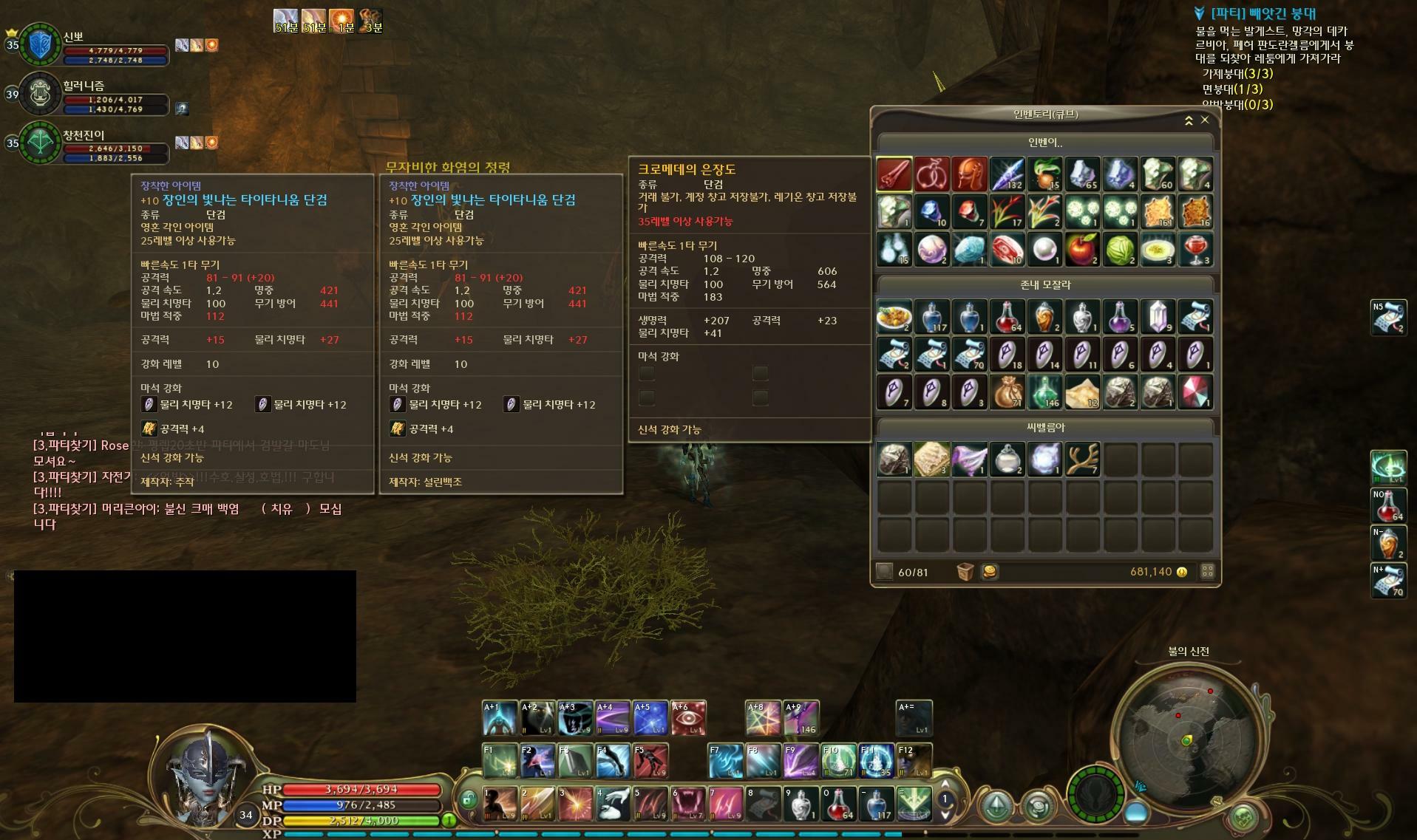Click the red faceted gem item
Image resolution: width=1417 pixels, height=840 pixels.
(x=1195, y=392)
